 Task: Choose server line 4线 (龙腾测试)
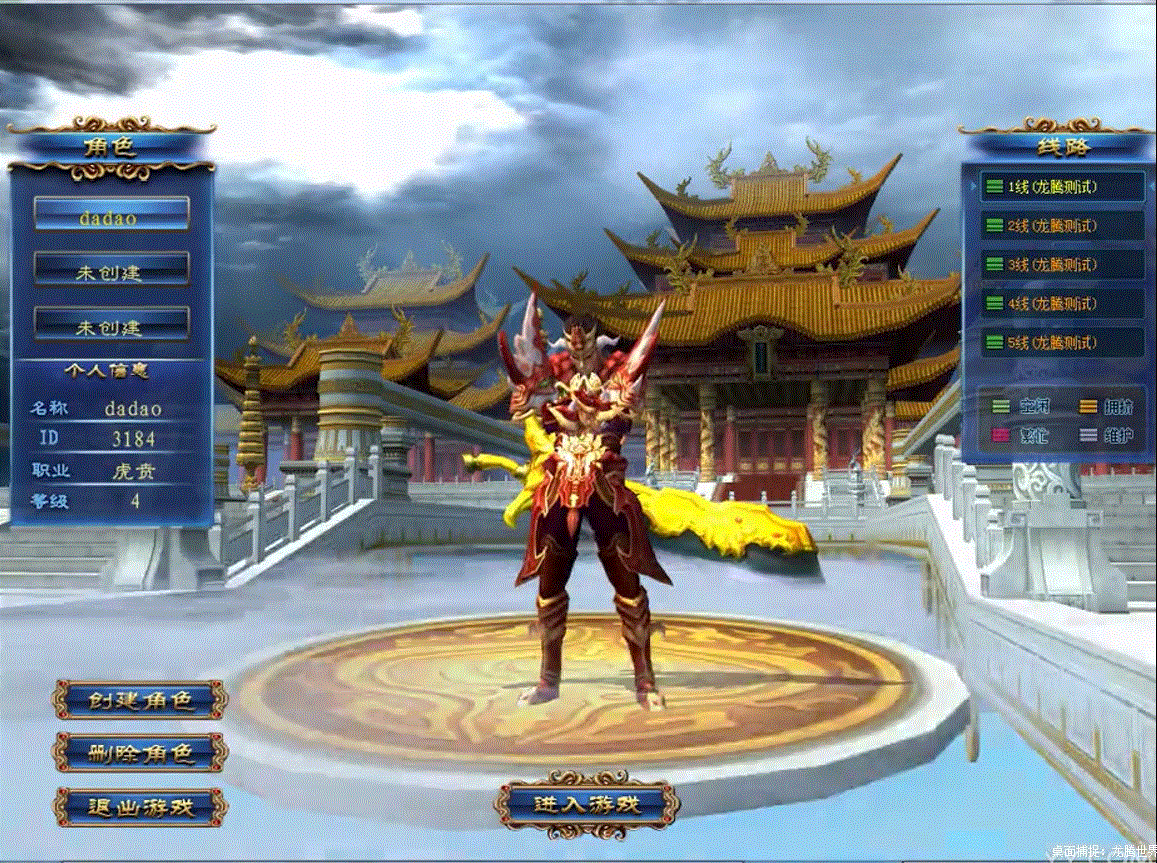coord(1061,303)
